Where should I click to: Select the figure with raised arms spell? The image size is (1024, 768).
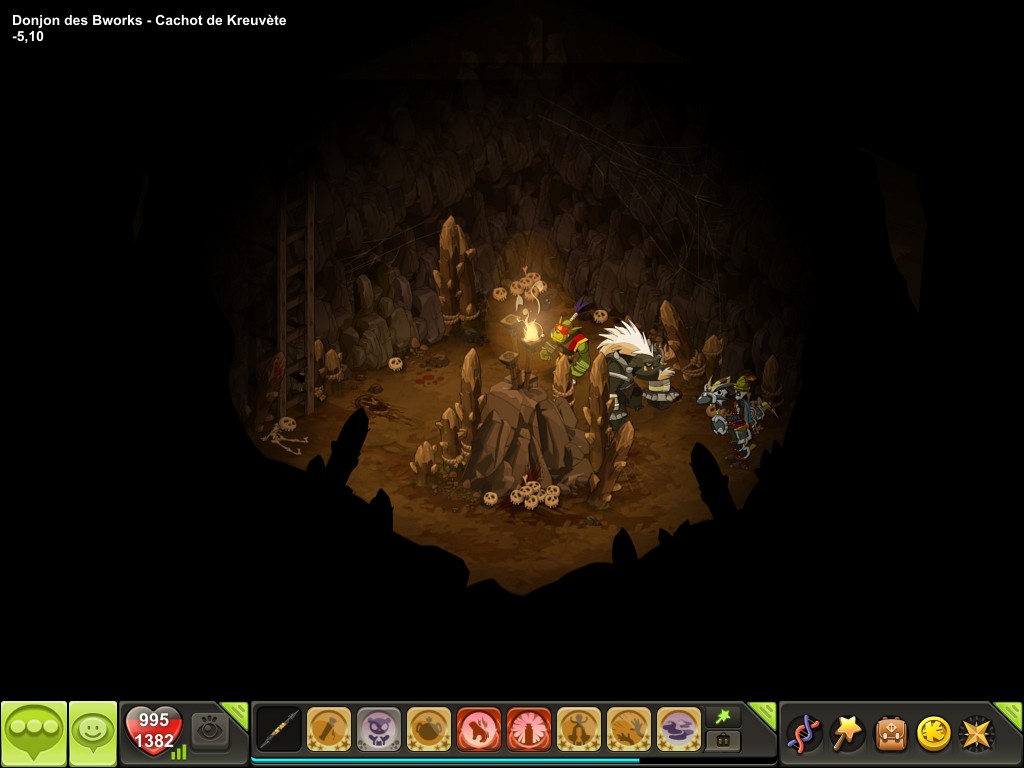pyautogui.click(x=579, y=729)
